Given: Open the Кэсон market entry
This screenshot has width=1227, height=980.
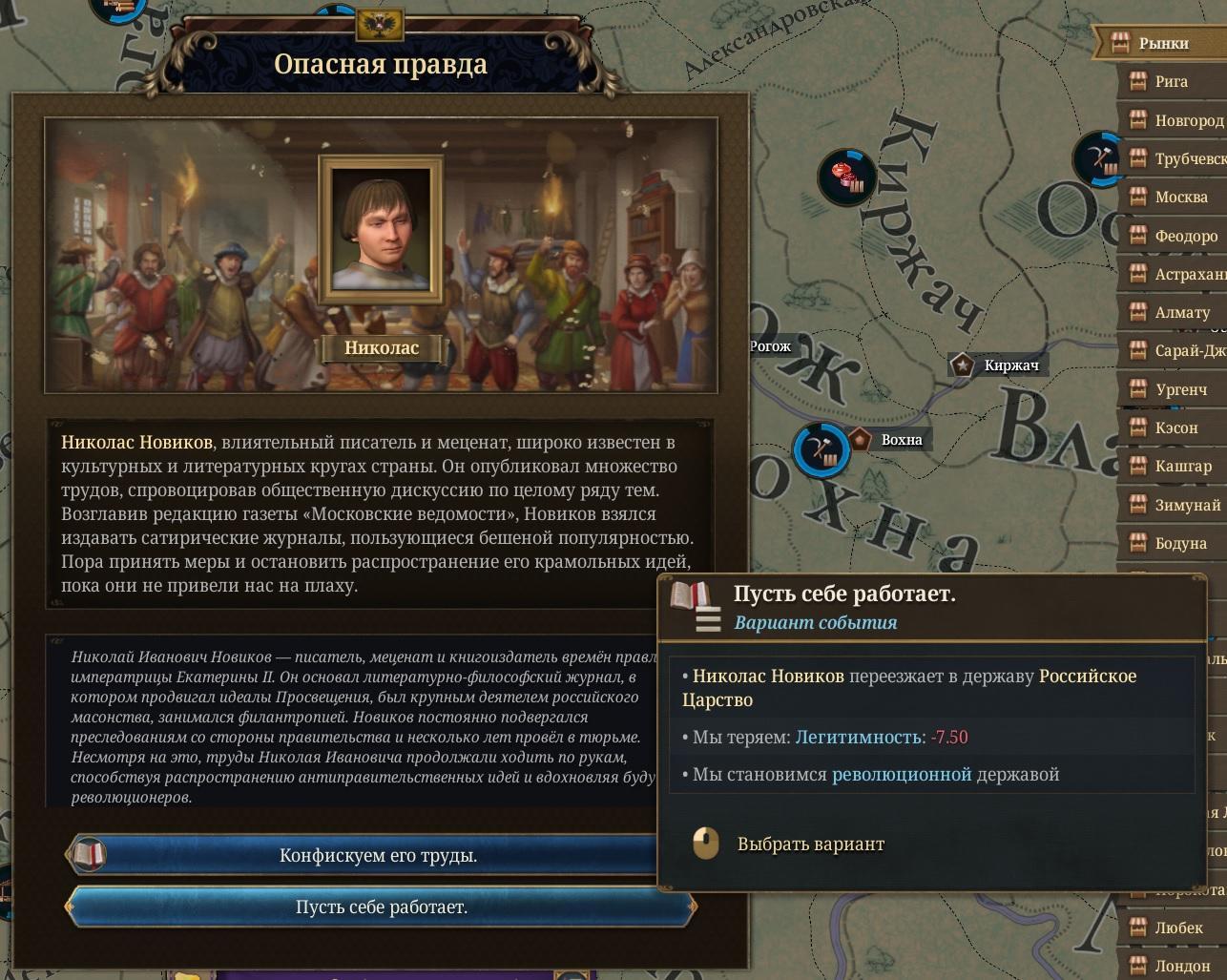Looking at the screenshot, I should tap(1175, 427).
